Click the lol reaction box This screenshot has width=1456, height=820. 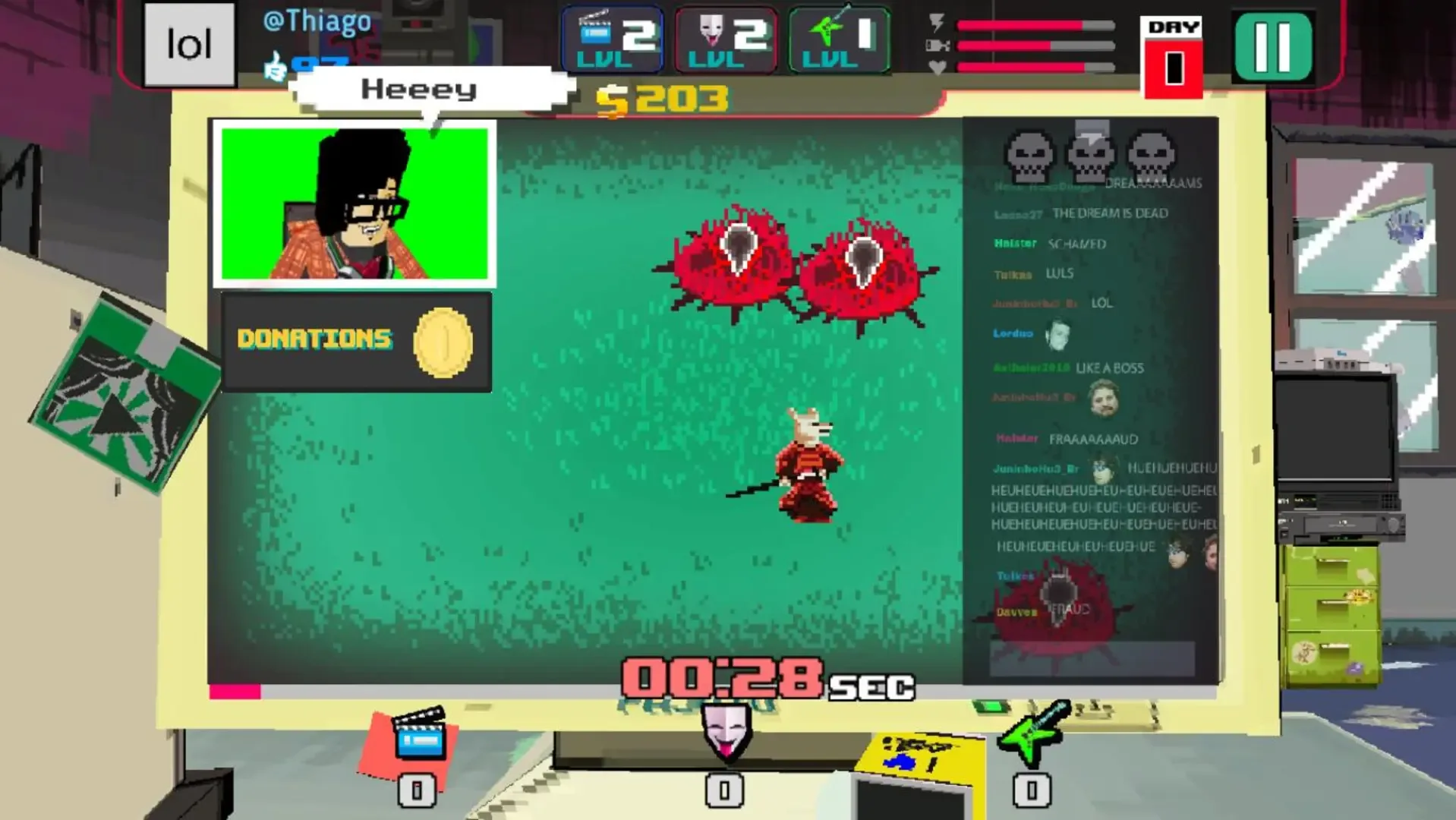tap(188, 44)
